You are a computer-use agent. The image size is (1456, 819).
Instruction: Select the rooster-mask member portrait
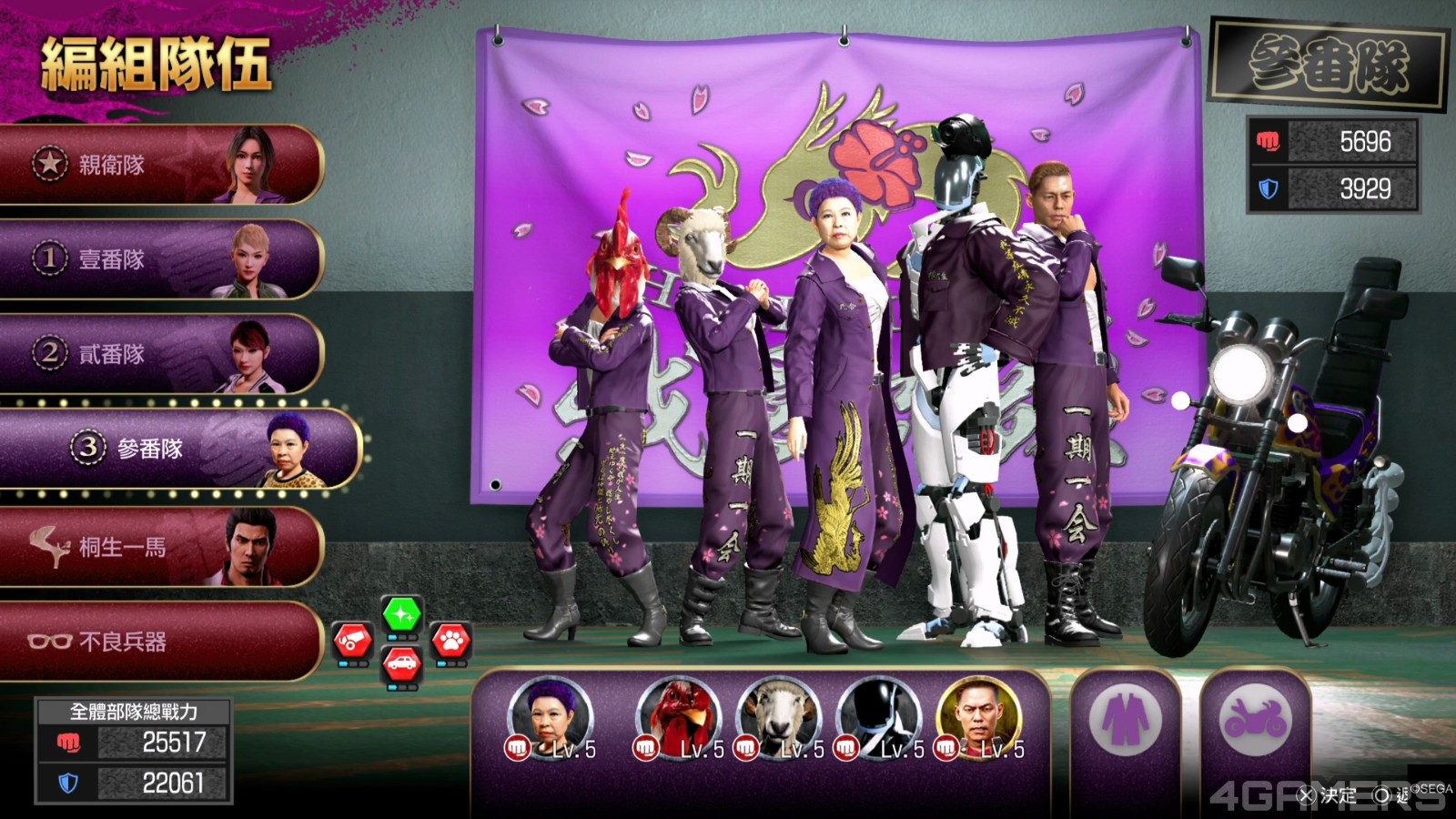pos(679,720)
